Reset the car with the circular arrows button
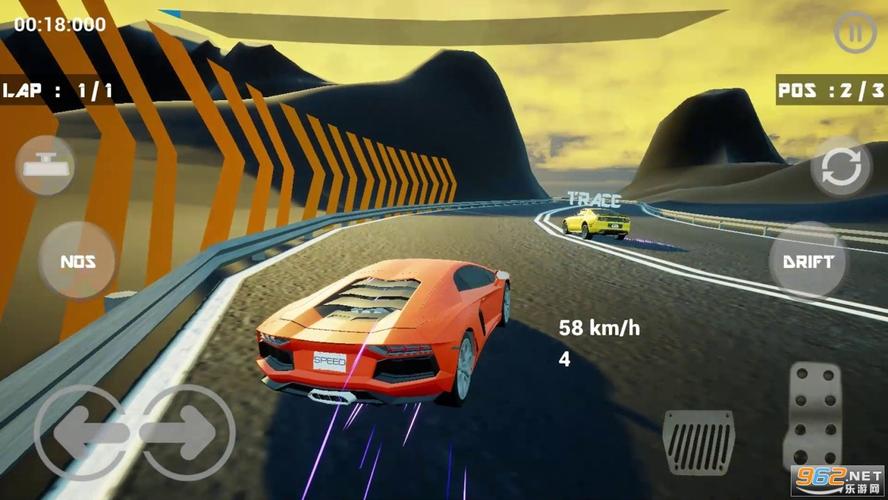Image resolution: width=888 pixels, height=500 pixels. point(840,167)
